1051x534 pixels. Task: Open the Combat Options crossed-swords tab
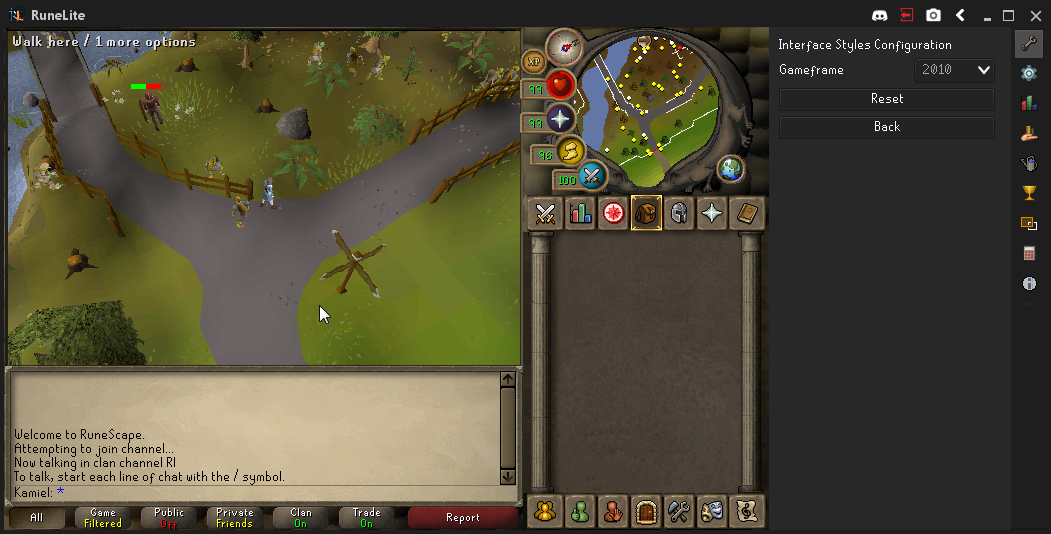point(545,213)
